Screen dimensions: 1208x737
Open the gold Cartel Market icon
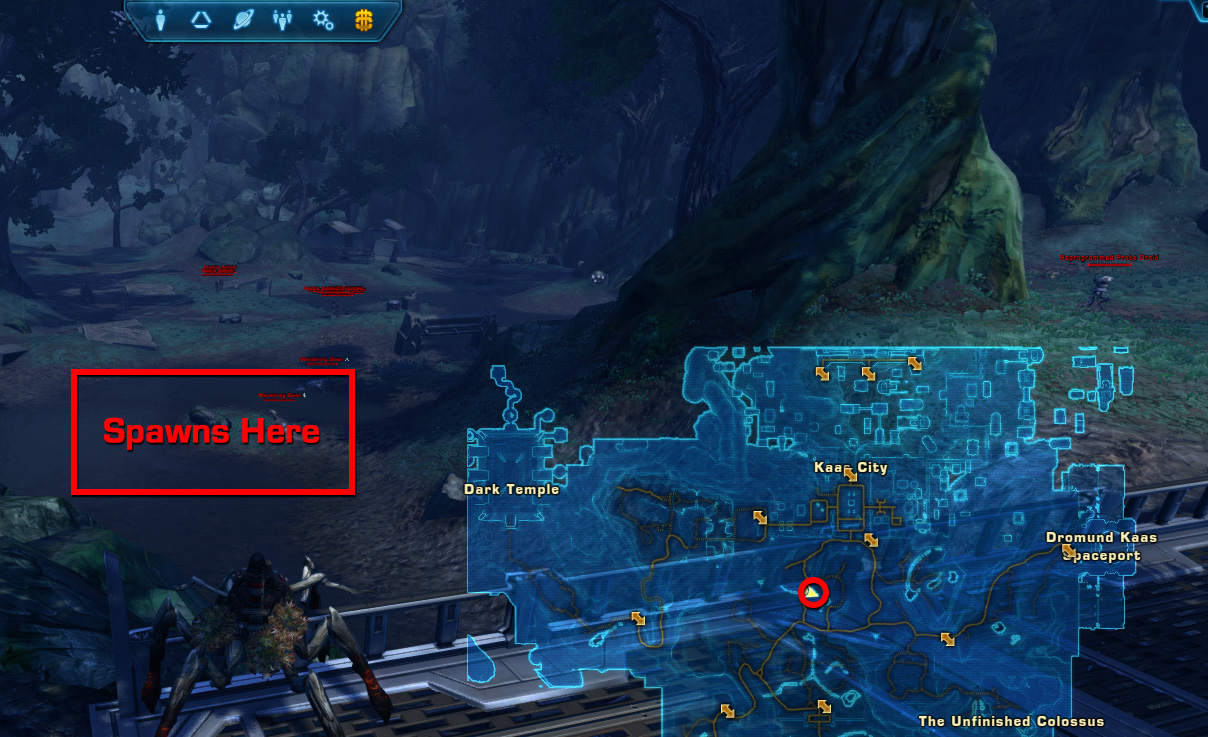pos(364,19)
